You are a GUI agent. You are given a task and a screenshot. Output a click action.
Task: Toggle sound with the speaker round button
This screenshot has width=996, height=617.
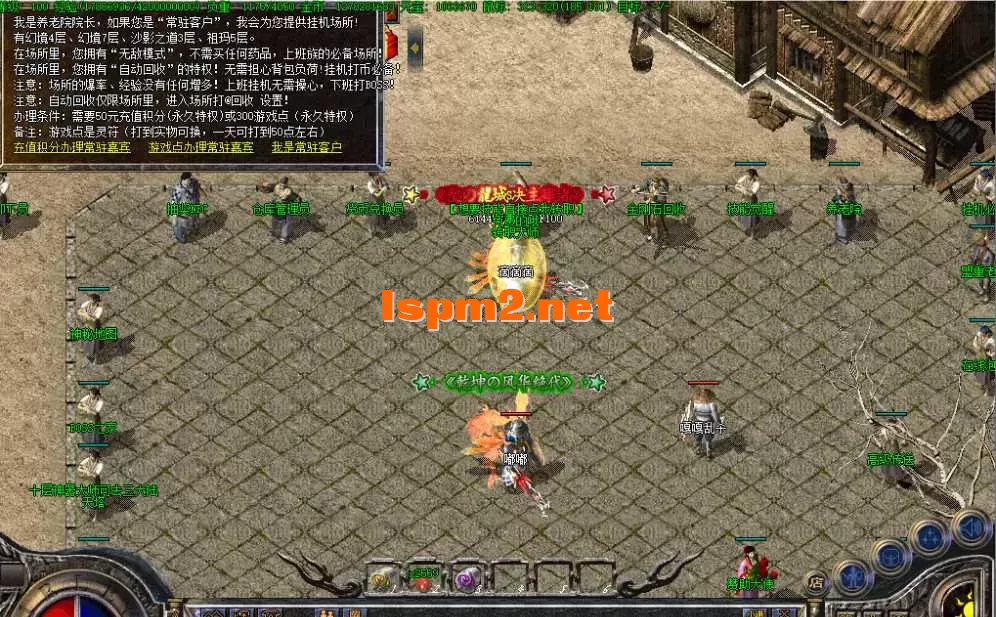click(968, 527)
